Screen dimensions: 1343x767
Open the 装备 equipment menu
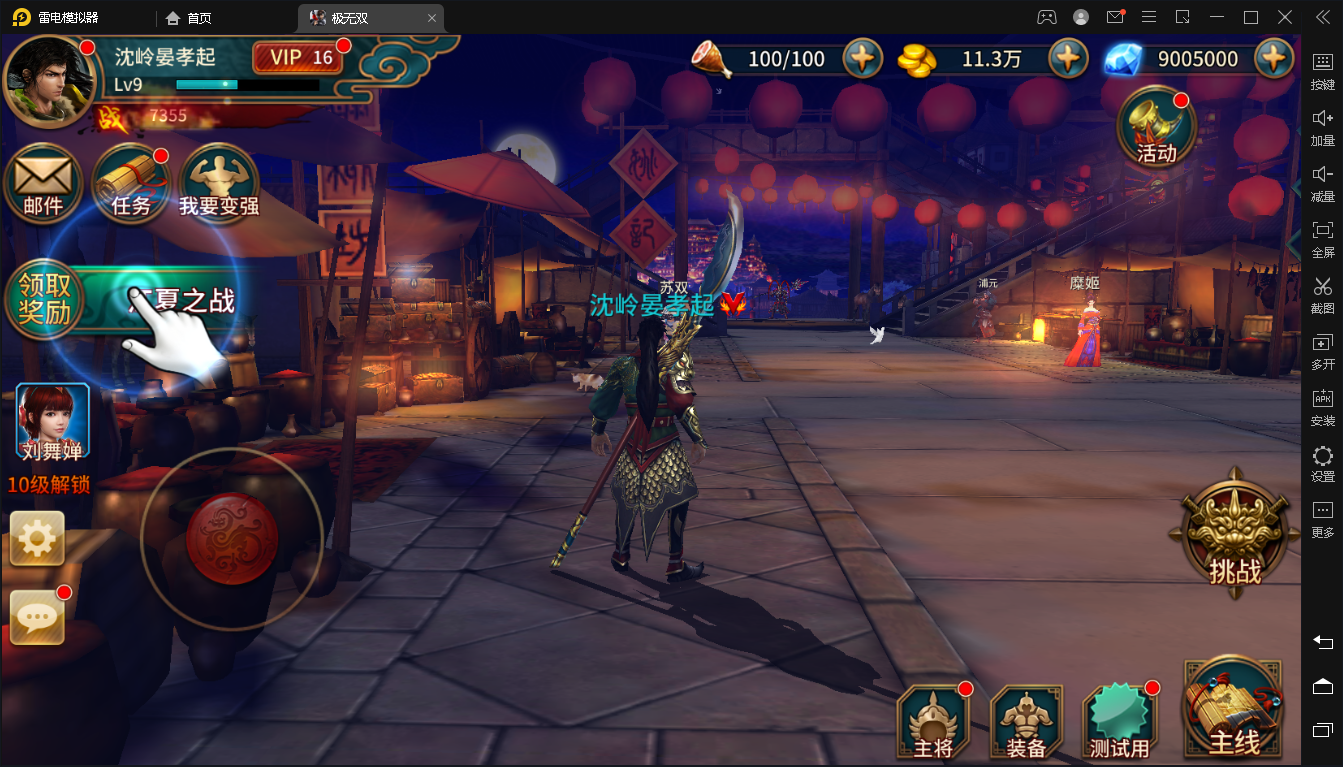click(x=1026, y=722)
